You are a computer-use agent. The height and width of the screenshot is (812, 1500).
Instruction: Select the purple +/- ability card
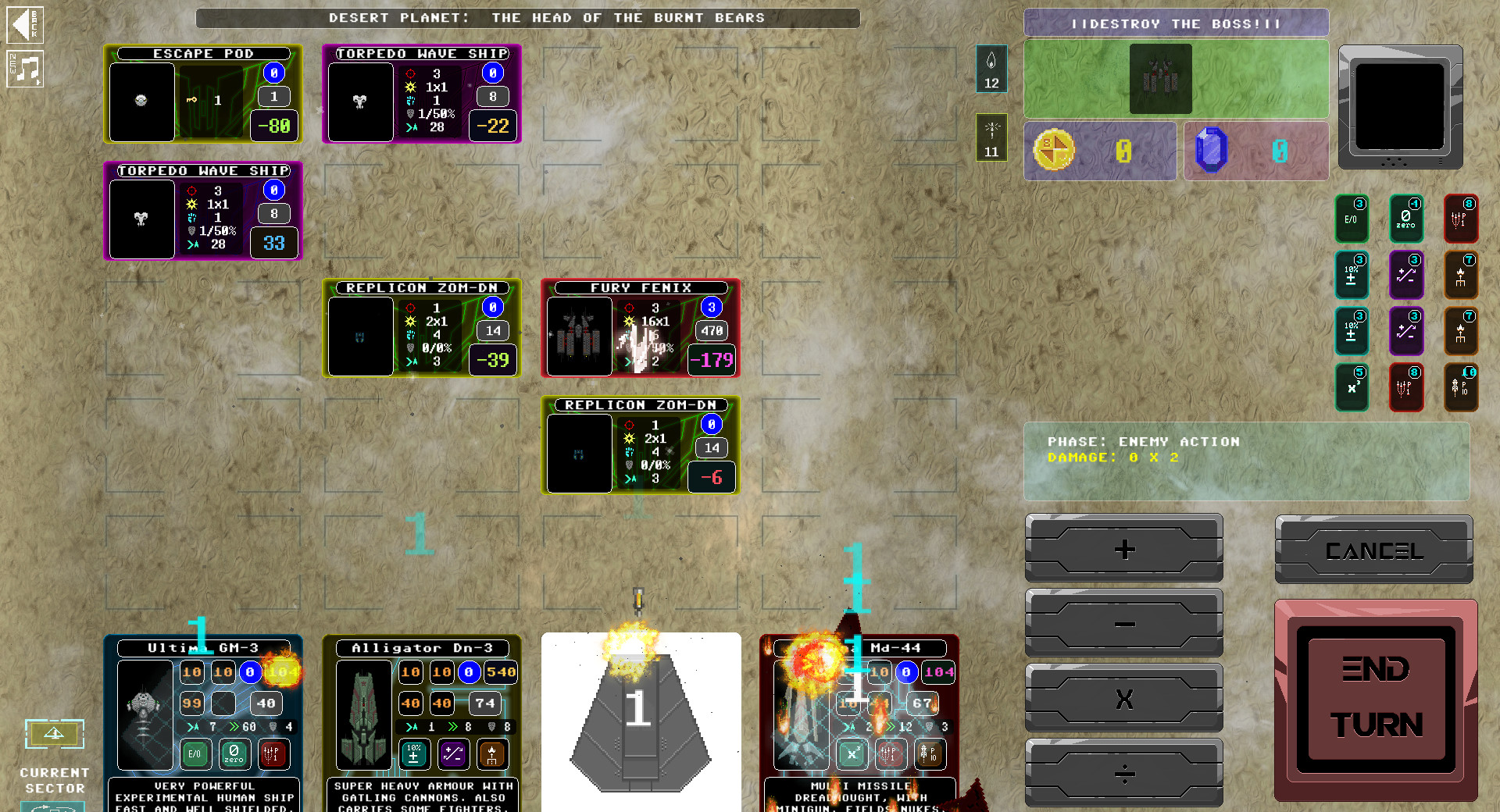1406,275
